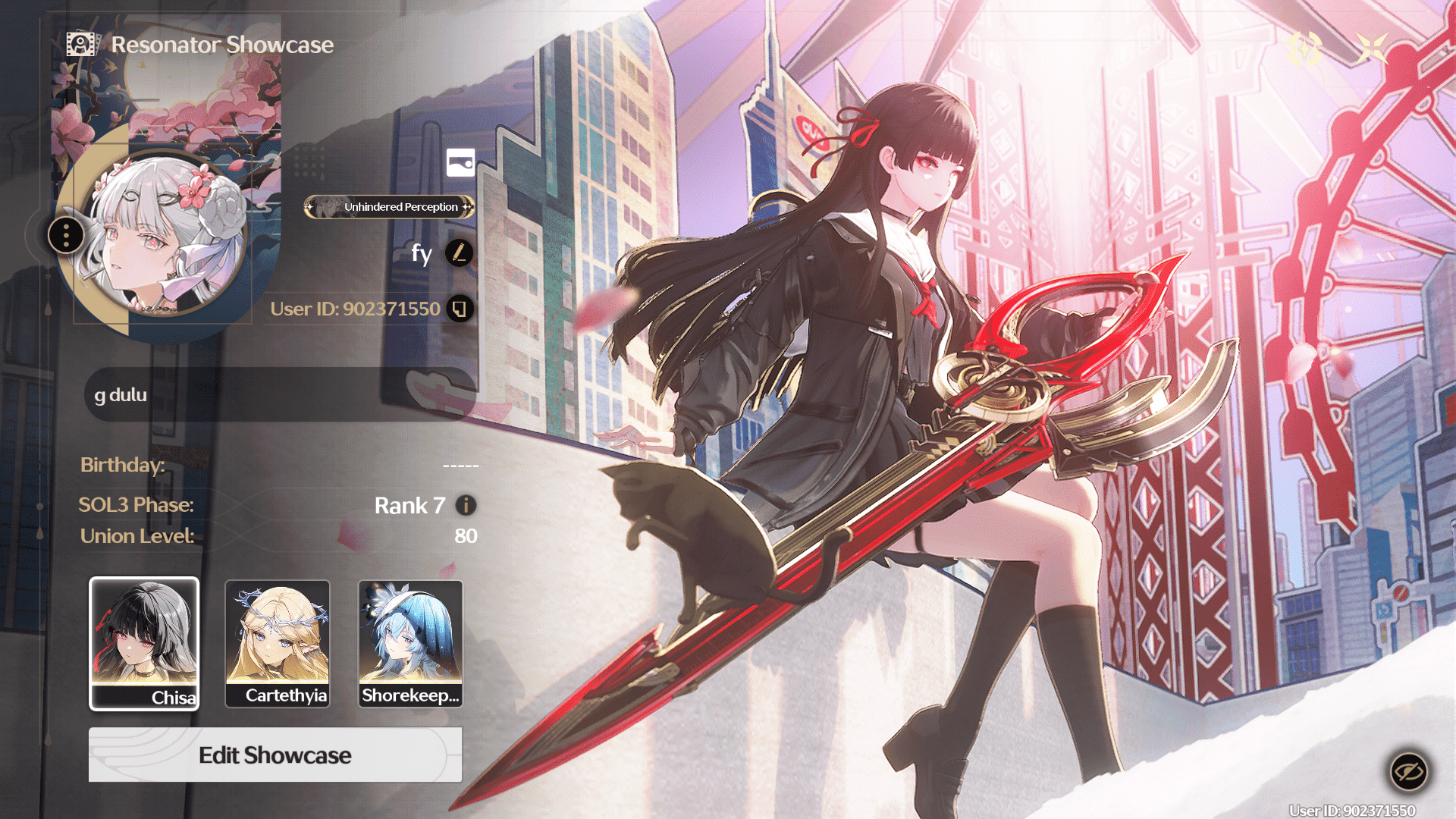Screen dimensions: 1456x819
Task: Select the Cartethyia resonator card
Action: click(278, 643)
